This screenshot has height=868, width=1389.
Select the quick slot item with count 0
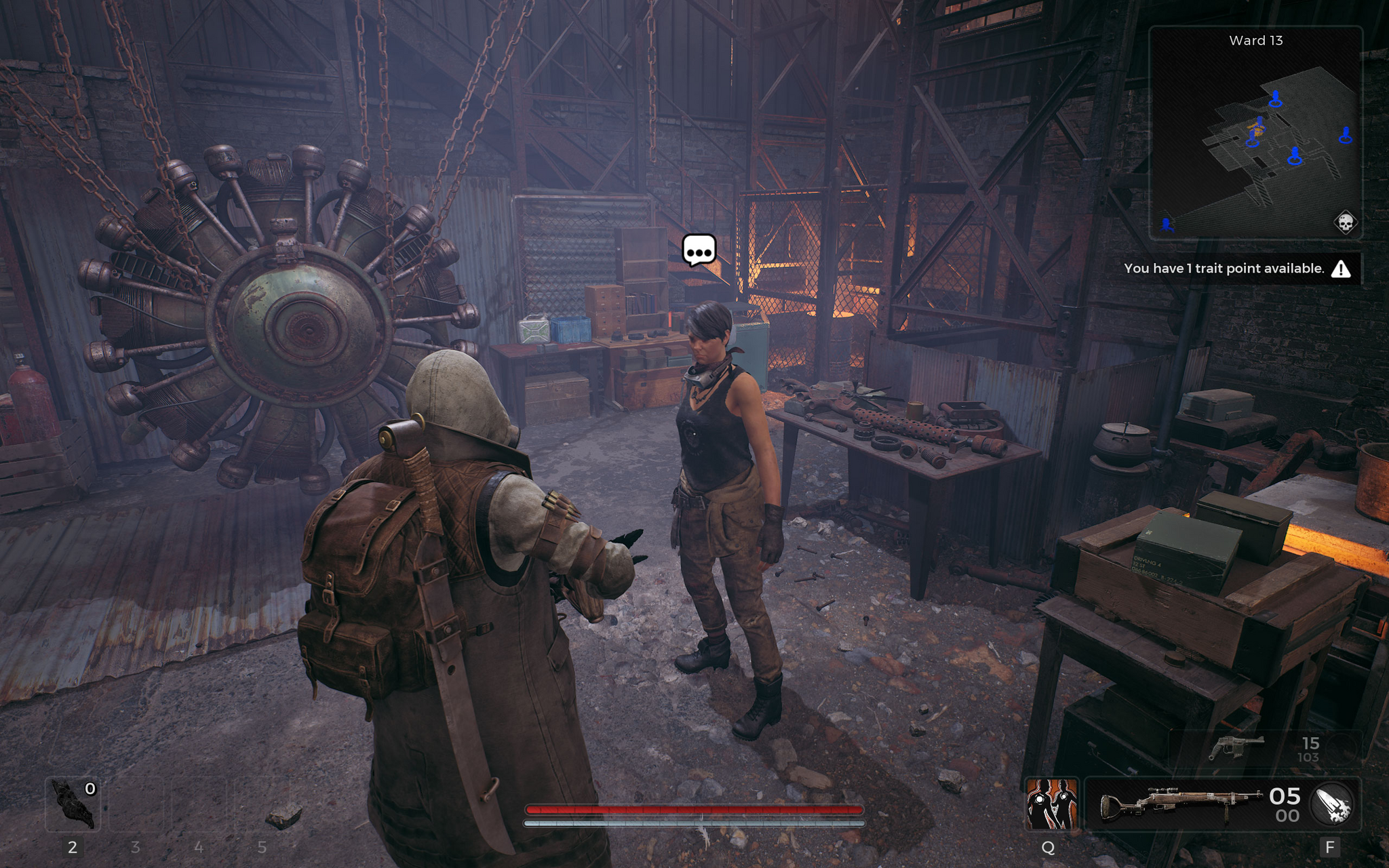73,805
